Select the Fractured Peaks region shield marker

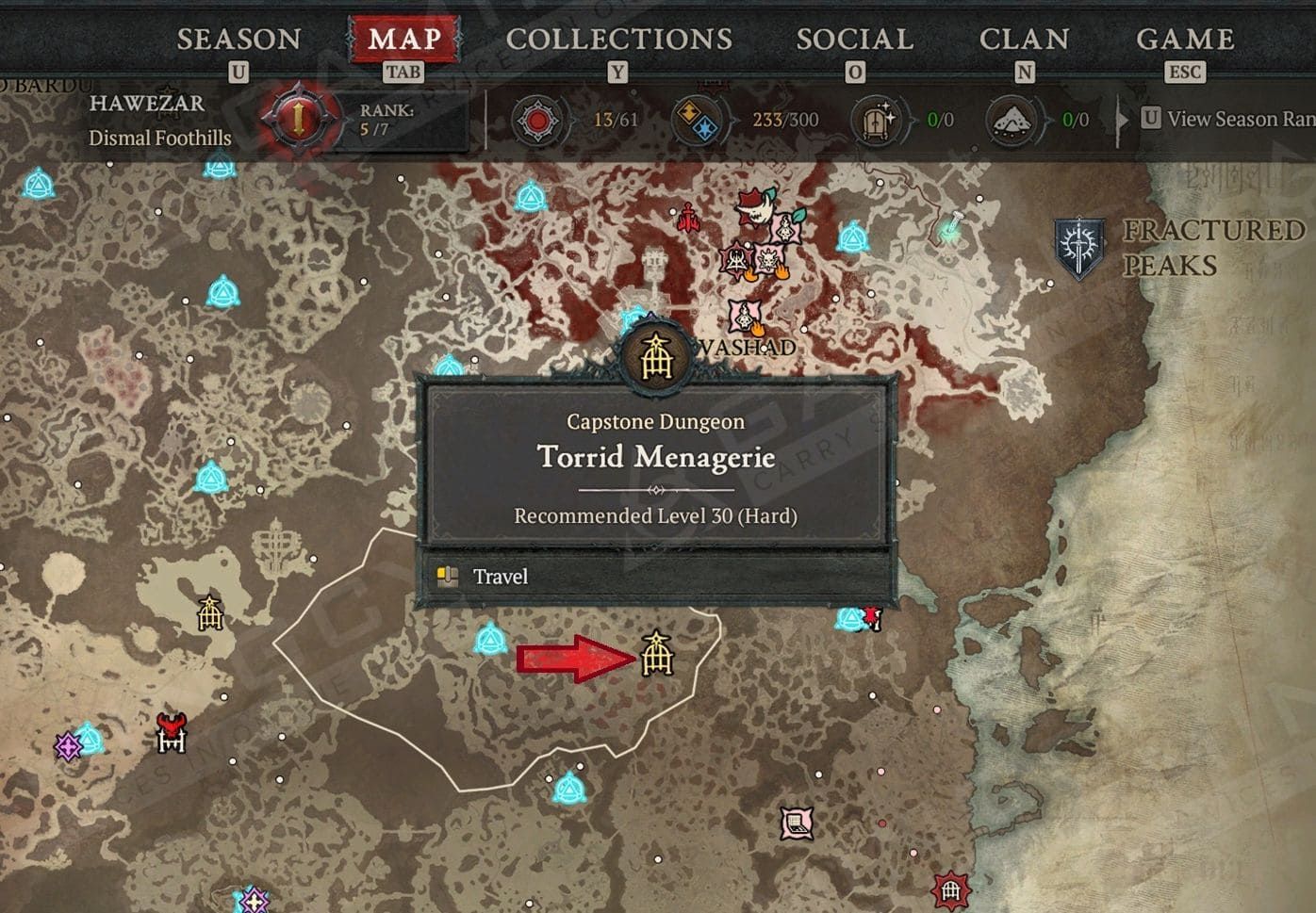[x=1079, y=248]
